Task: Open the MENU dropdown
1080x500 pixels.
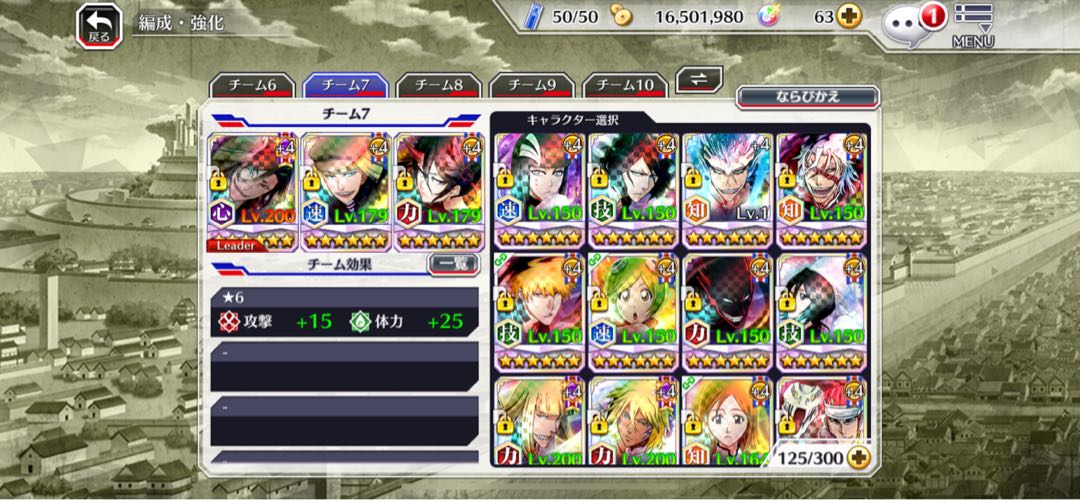Action: (972, 26)
